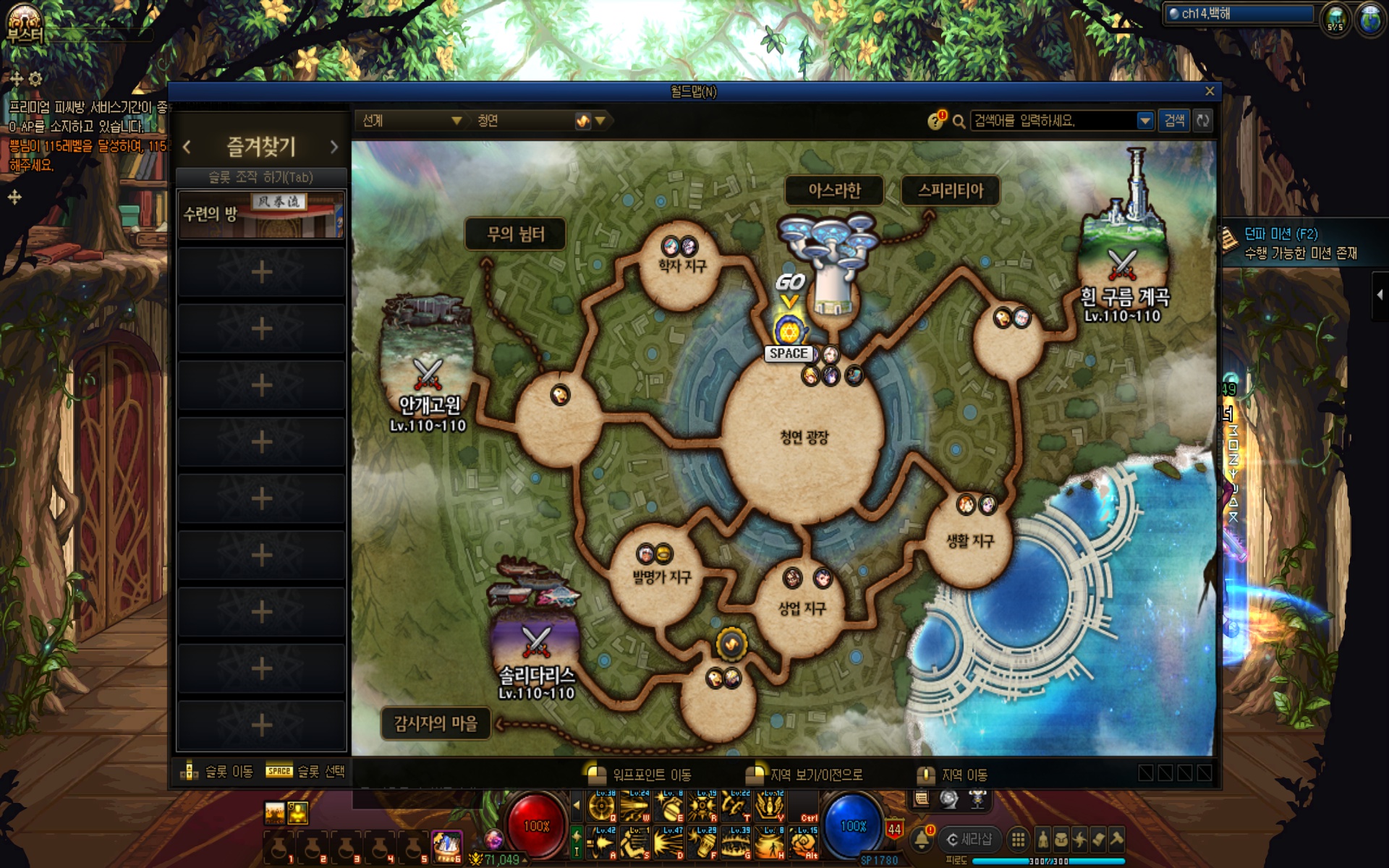Screen dimensions: 1389x868
Task: Click the 검색 search button
Action: [1173, 121]
